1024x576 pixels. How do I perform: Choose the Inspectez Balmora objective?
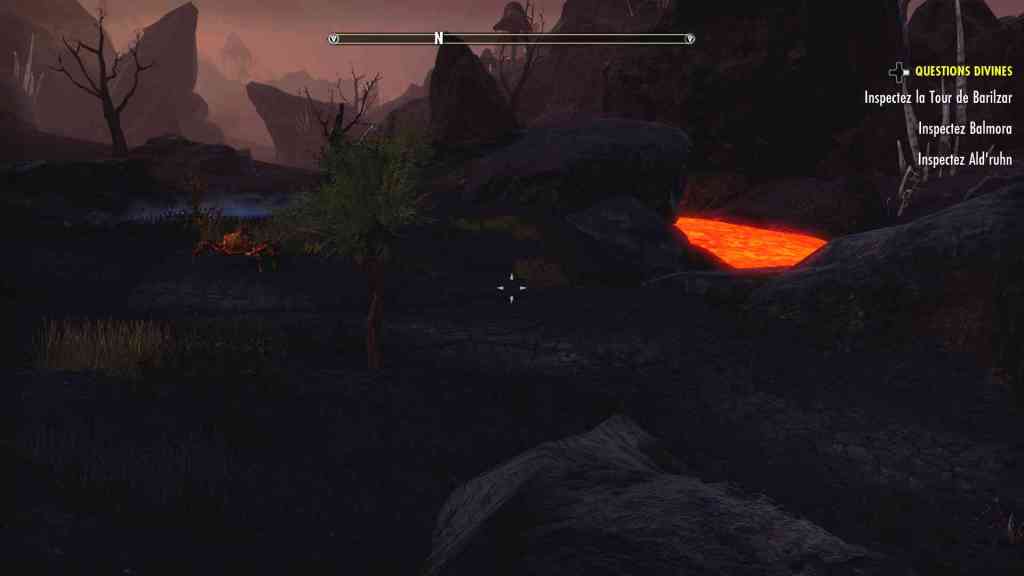(964, 129)
